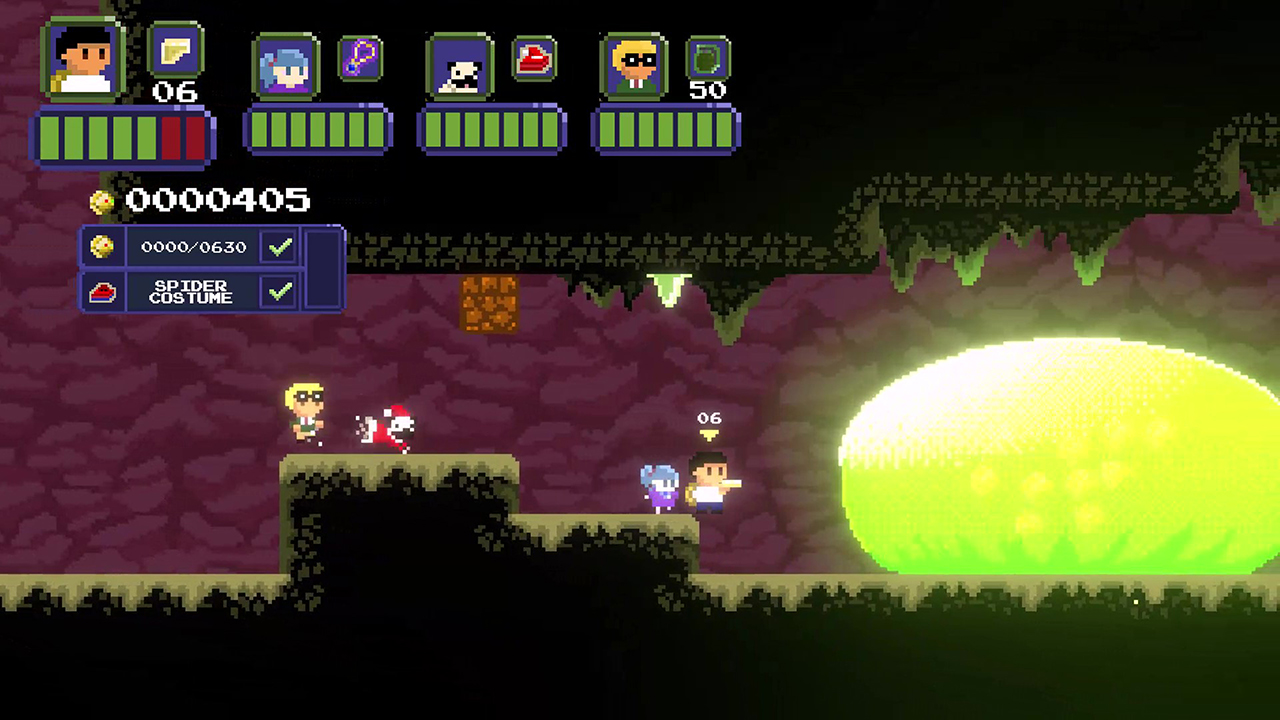Screen dimensions: 1280x720
Task: Check the Spider Costume objective checkmark
Action: [279, 291]
